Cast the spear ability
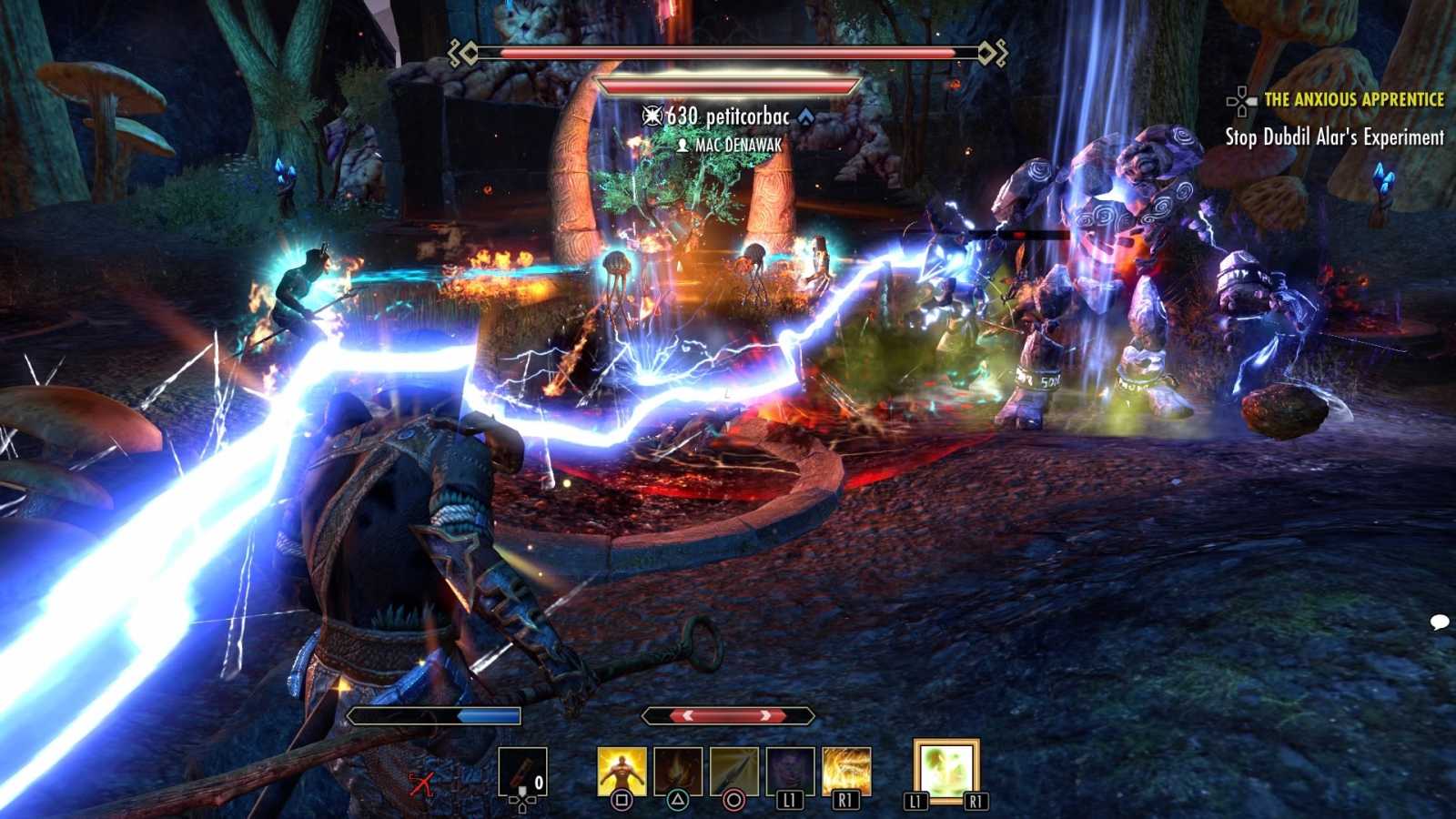Viewport: 1456px width, 819px height. (x=733, y=771)
